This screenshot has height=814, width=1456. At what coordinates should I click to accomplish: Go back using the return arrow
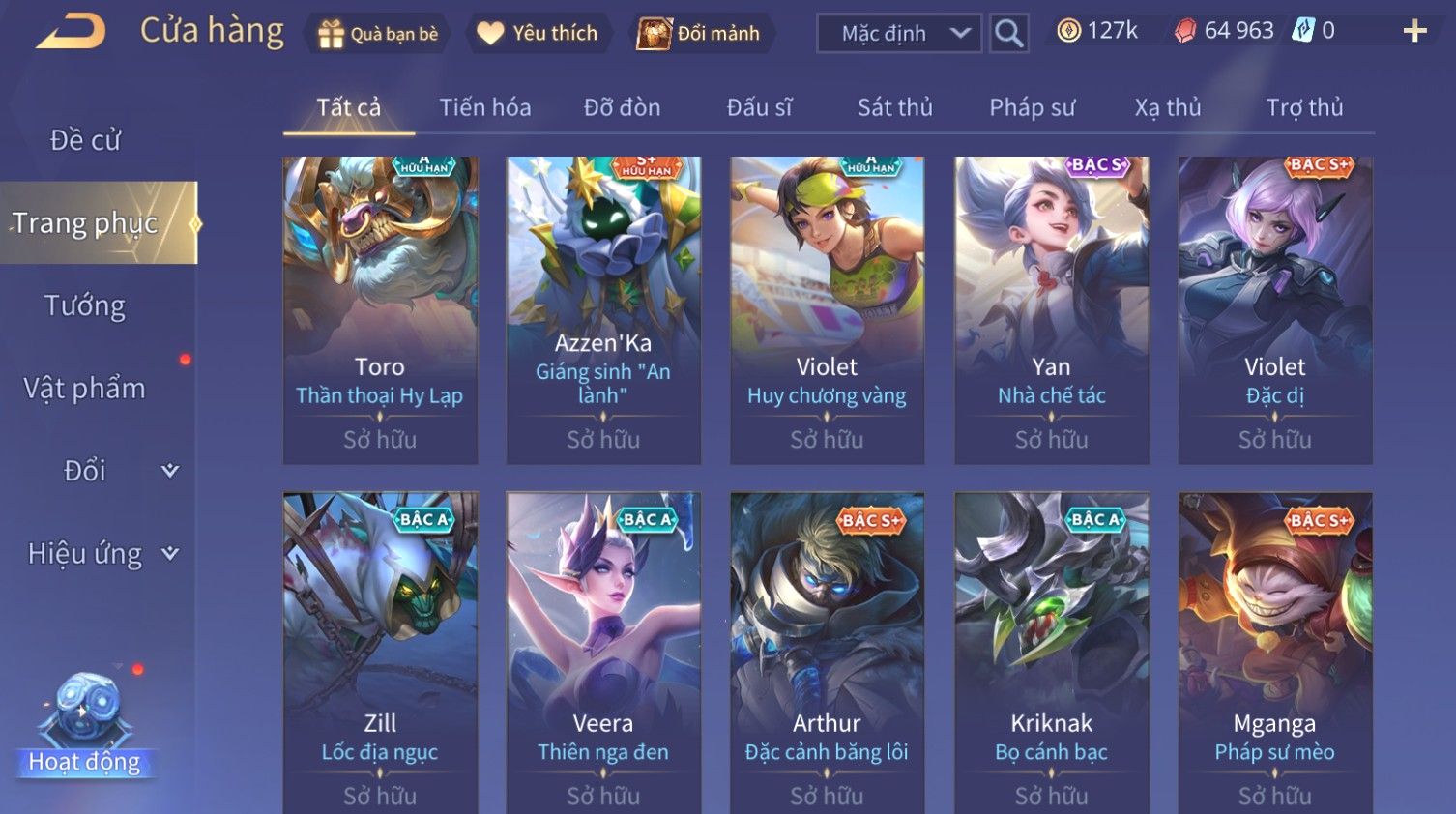click(x=71, y=33)
